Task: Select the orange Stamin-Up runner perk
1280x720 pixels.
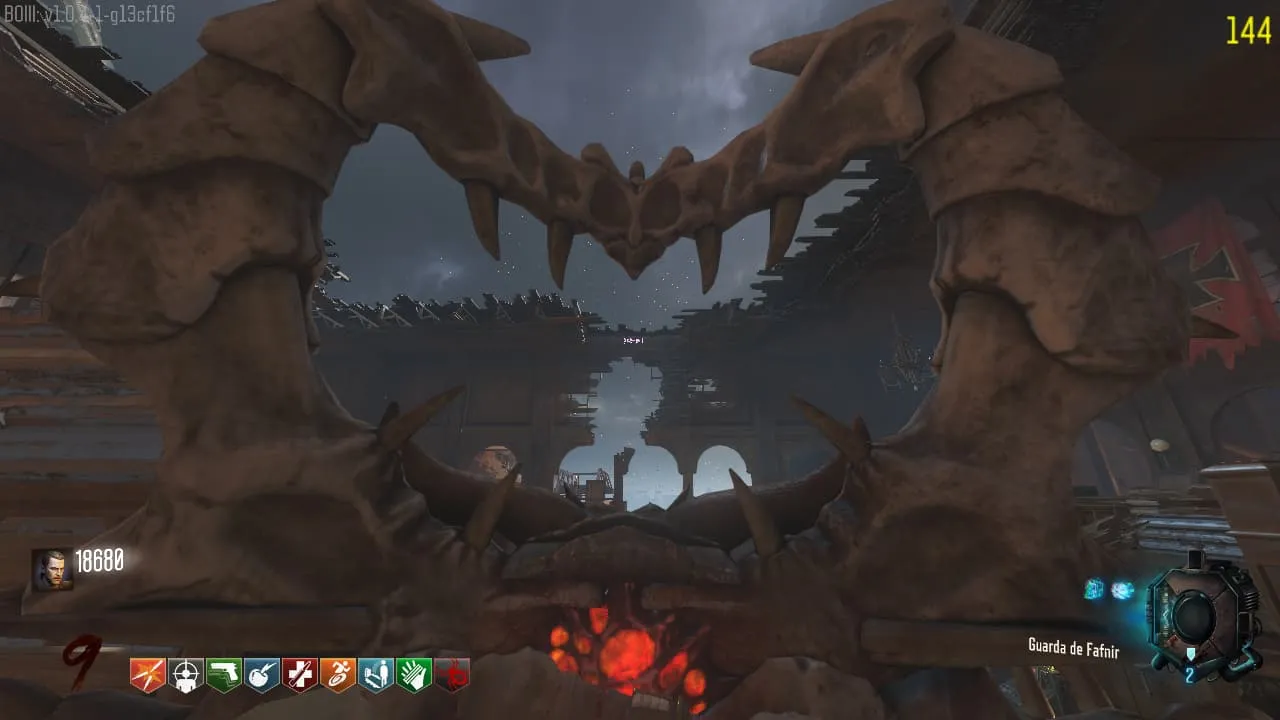Action: coord(338,675)
